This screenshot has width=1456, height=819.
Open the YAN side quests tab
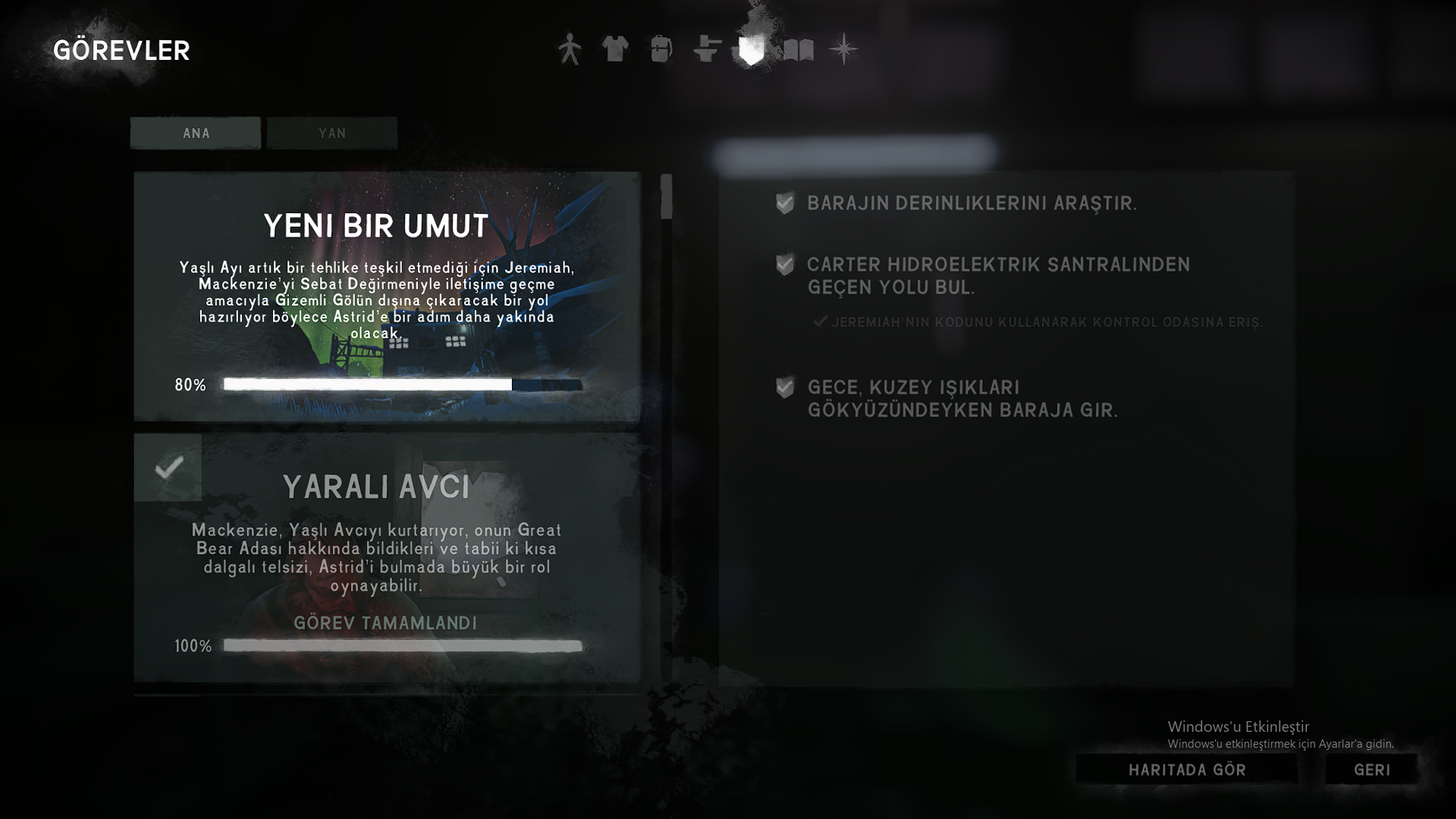(x=332, y=133)
